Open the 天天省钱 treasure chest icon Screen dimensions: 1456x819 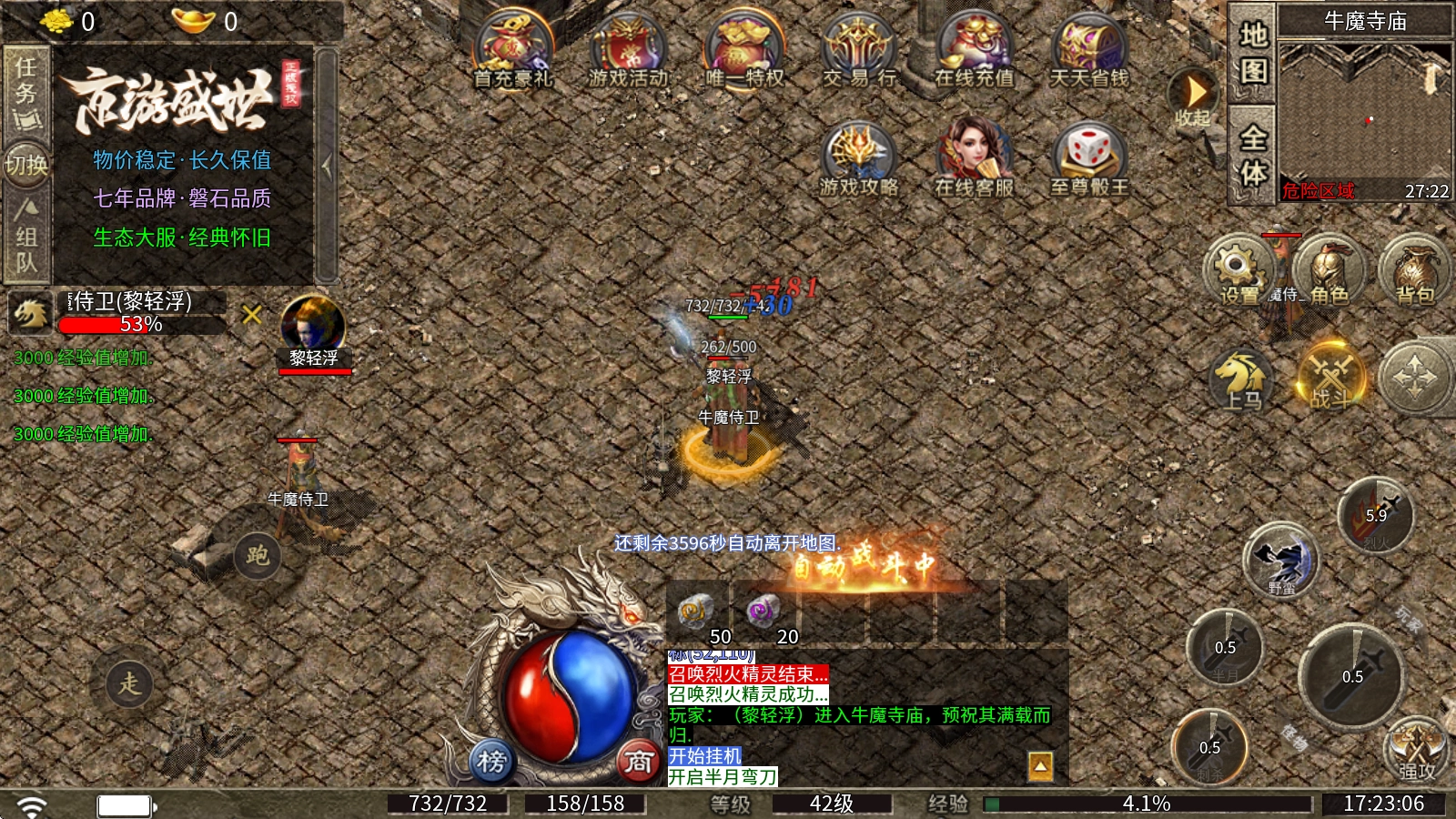coord(1089,50)
